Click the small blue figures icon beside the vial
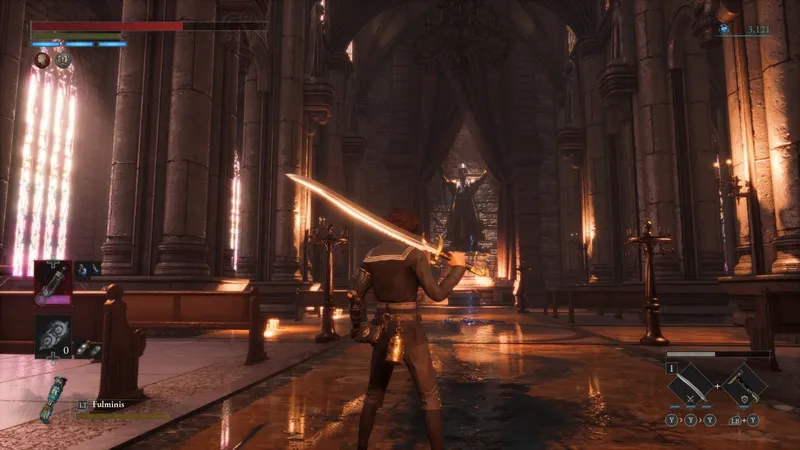This screenshot has height=450, width=800. pyautogui.click(x=87, y=270)
